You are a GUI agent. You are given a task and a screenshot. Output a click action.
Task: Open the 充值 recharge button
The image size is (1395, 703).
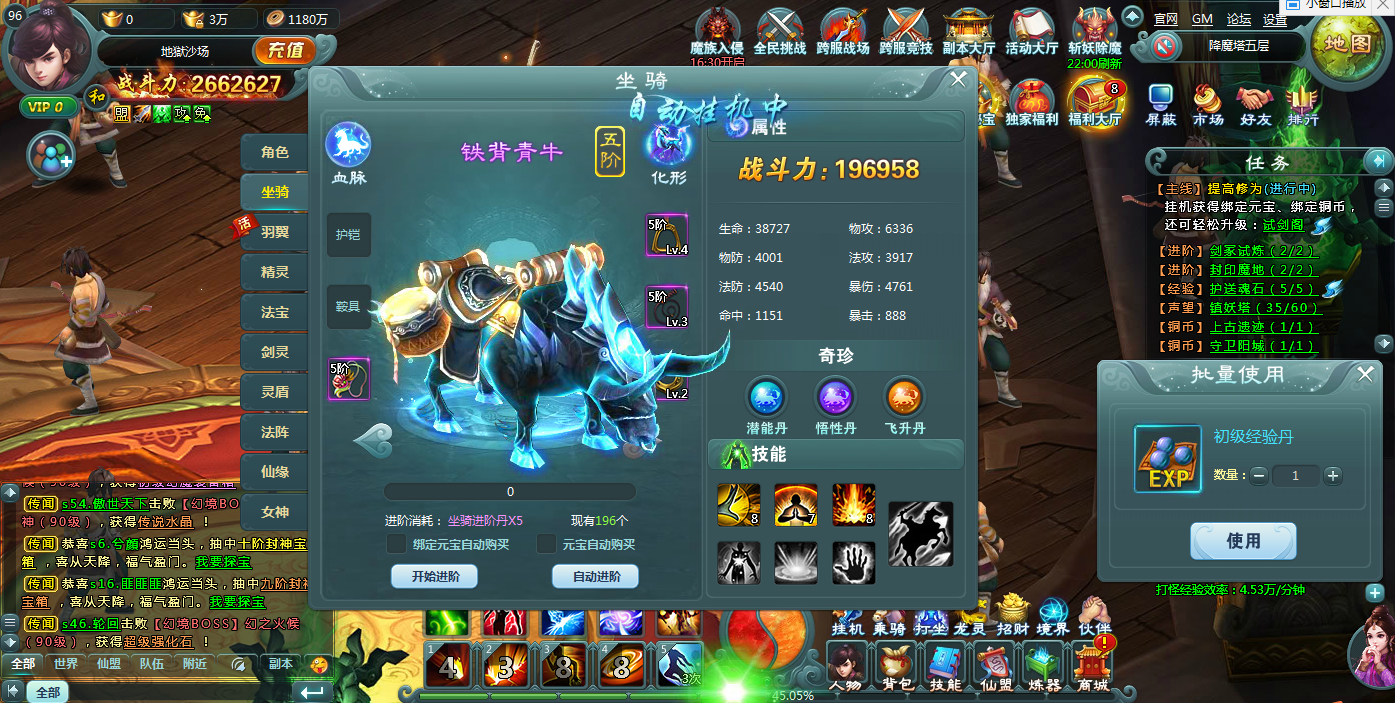pos(285,50)
